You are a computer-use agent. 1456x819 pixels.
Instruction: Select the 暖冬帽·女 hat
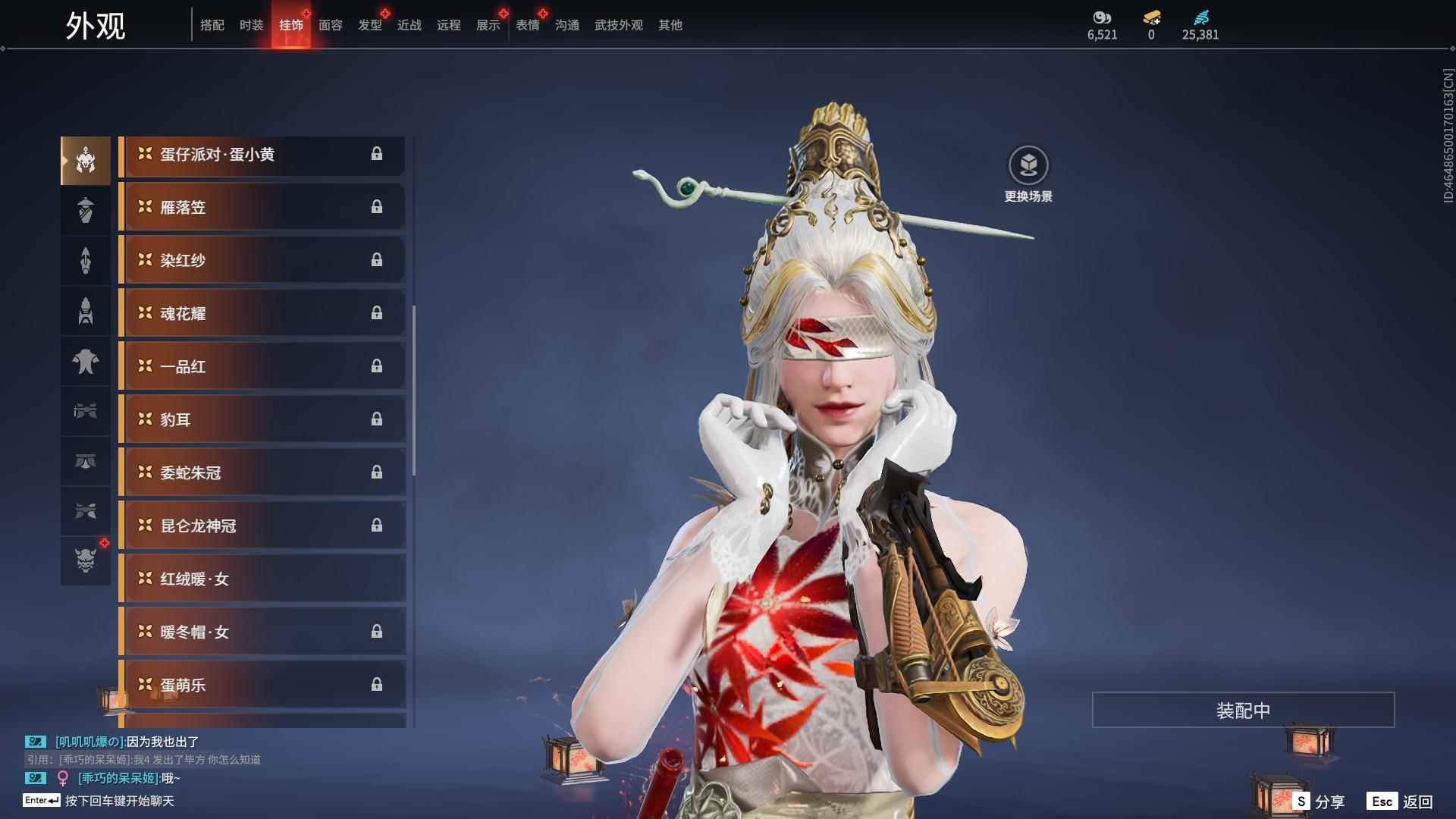(x=262, y=632)
